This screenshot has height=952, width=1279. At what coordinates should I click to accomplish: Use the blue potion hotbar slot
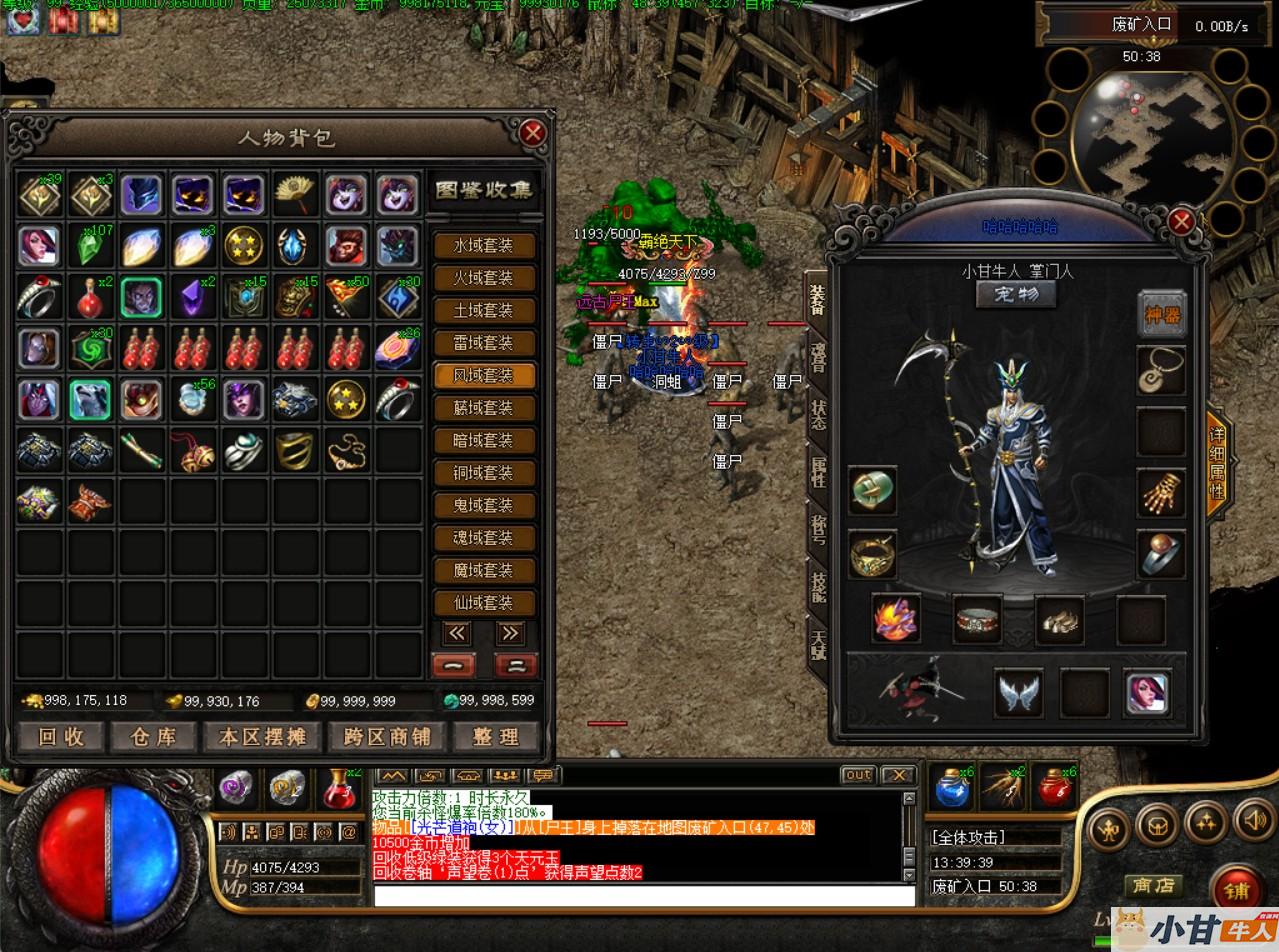(x=951, y=788)
